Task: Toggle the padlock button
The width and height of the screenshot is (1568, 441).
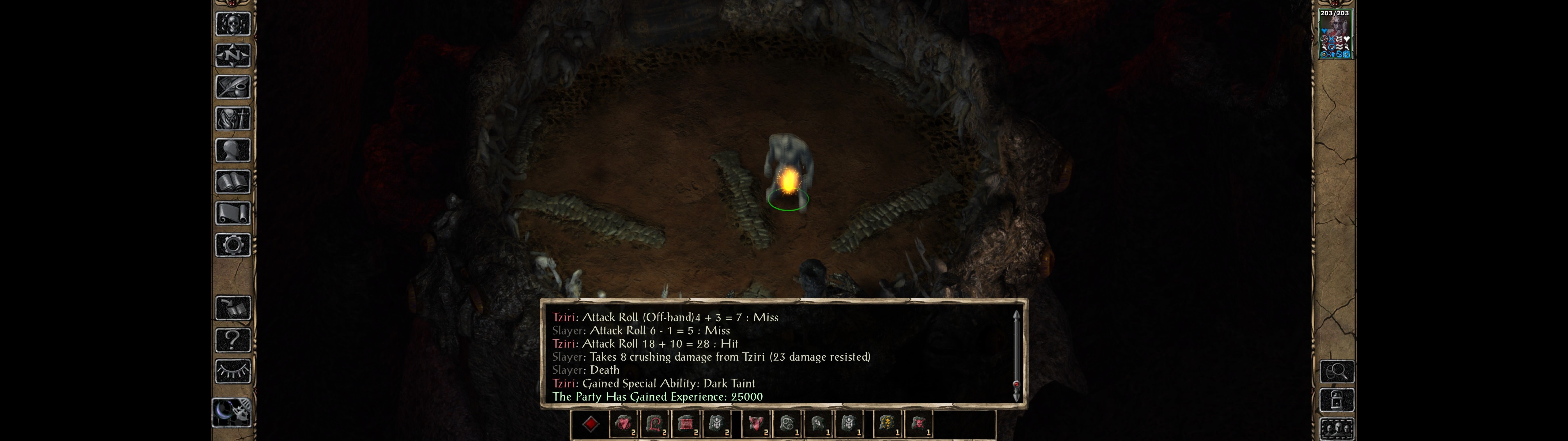Action: pyautogui.click(x=1337, y=400)
